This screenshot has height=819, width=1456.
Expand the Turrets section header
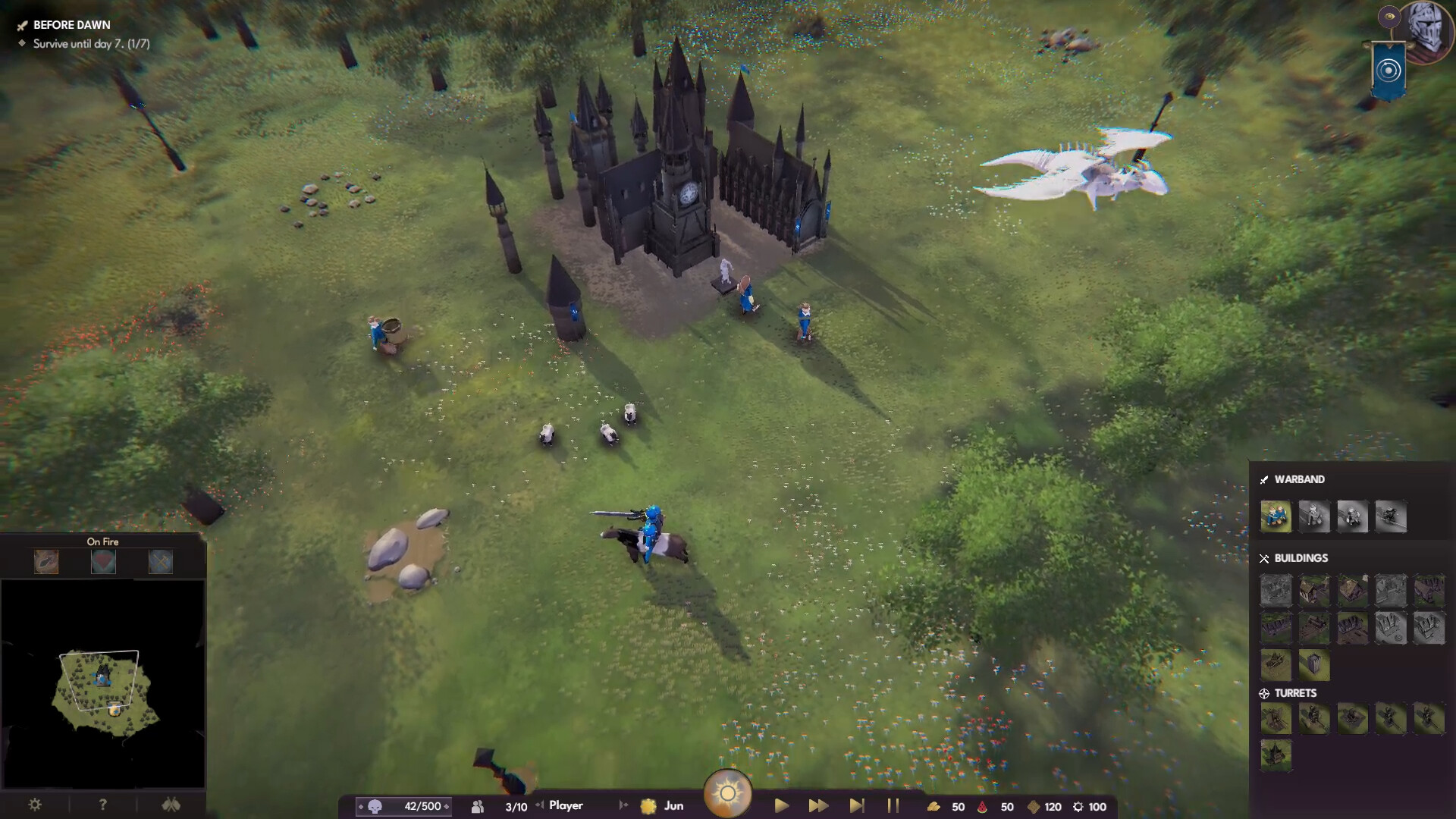(x=1298, y=692)
